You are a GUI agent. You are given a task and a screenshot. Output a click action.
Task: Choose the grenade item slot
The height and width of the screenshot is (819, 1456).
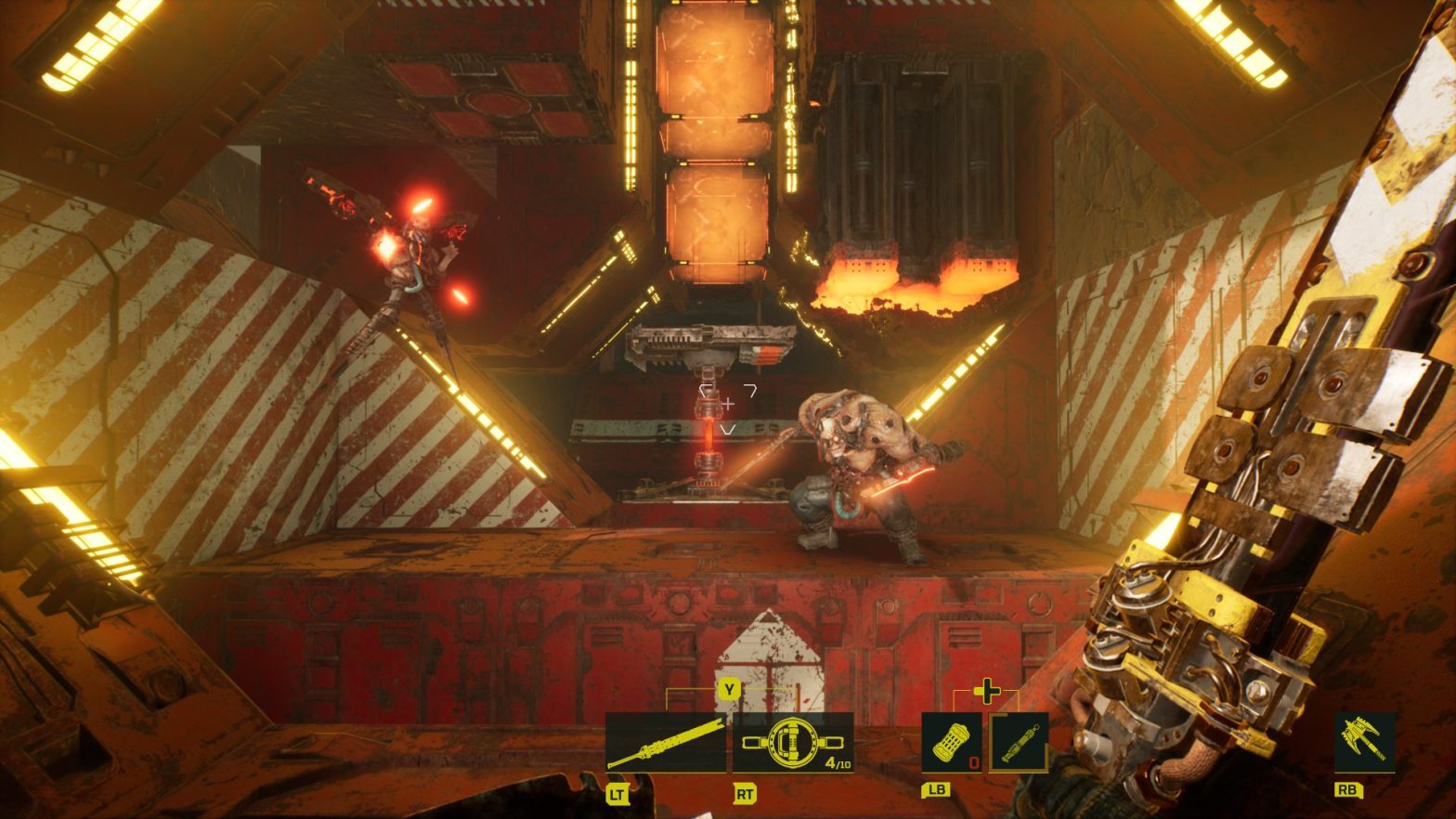951,742
